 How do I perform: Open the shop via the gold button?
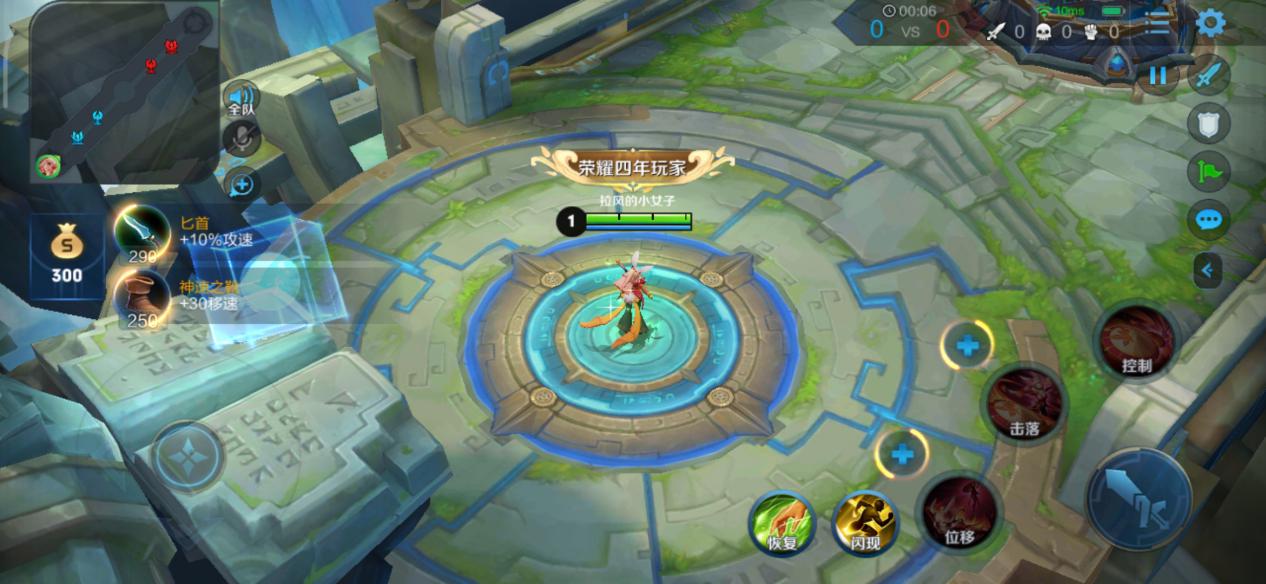click(67, 256)
